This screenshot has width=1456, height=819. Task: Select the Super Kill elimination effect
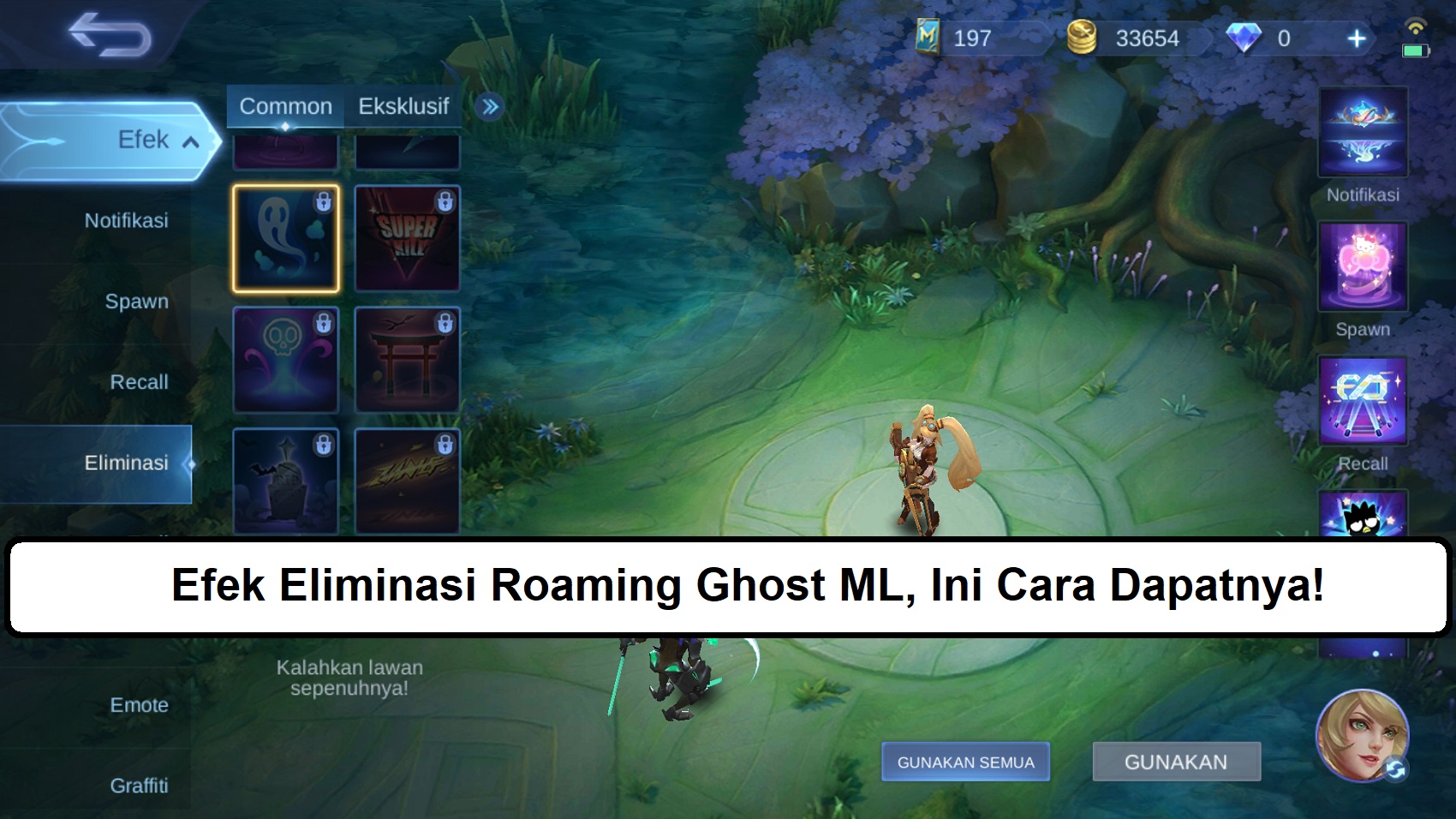tap(408, 239)
